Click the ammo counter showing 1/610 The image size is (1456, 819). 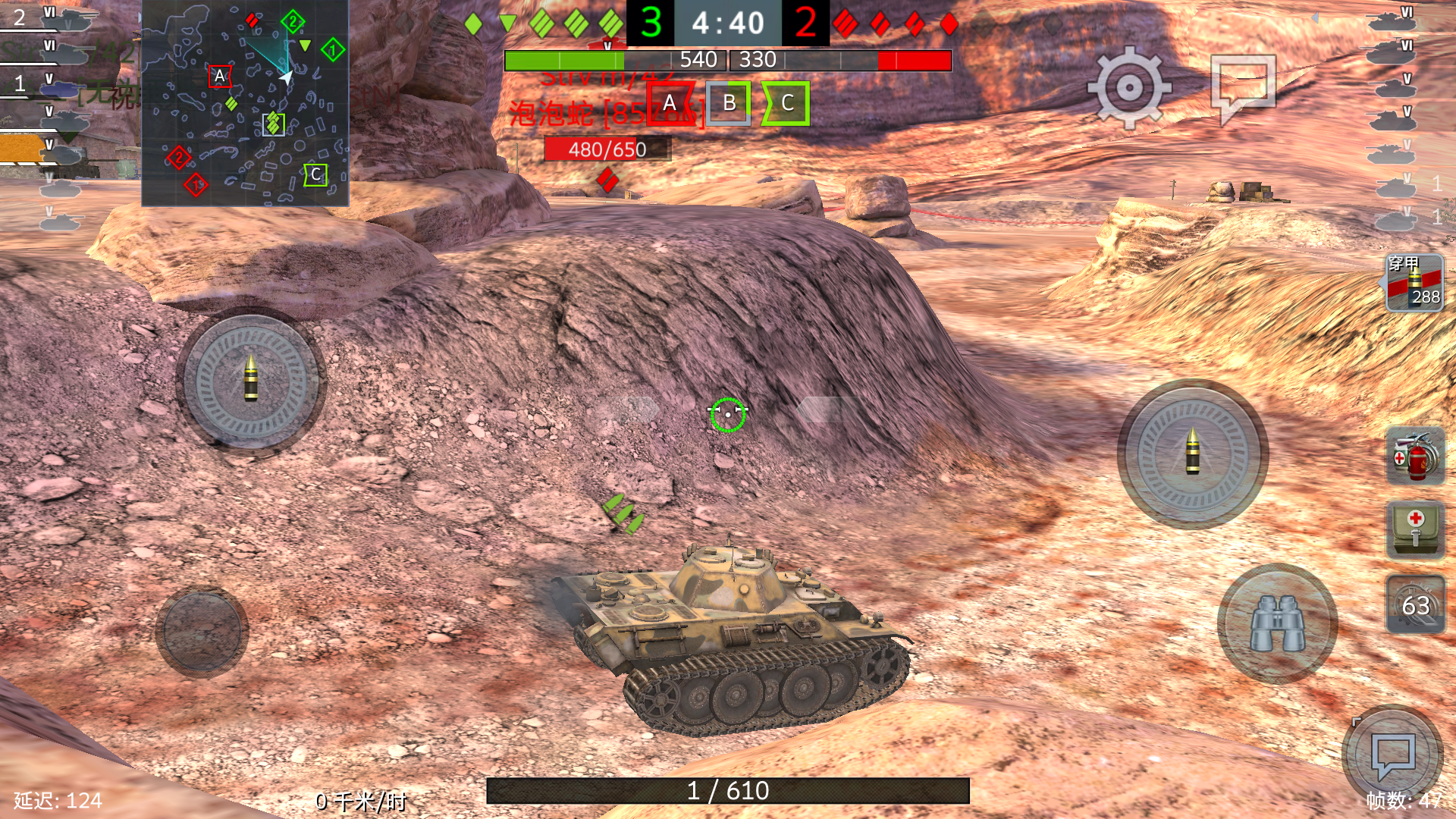tap(728, 790)
